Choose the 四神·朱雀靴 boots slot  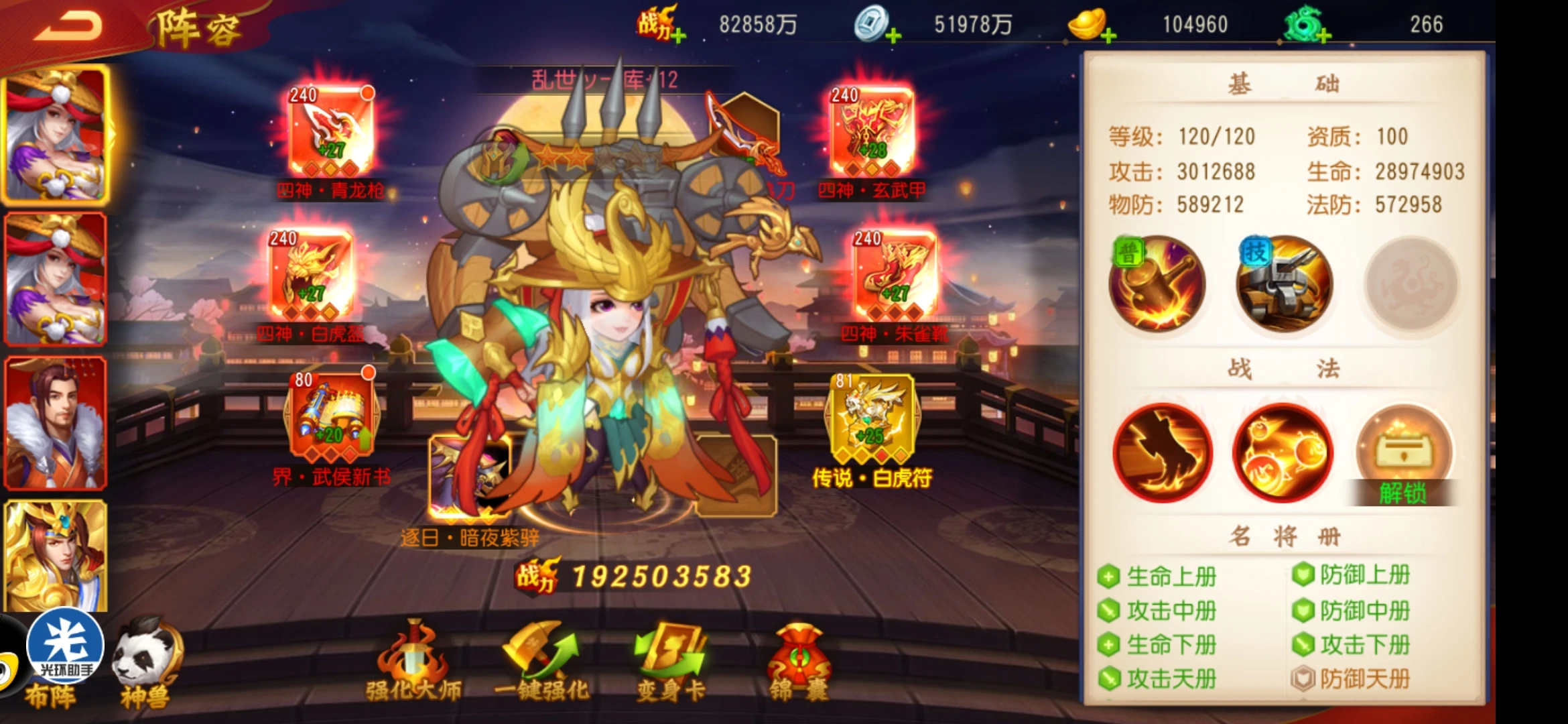click(895, 275)
